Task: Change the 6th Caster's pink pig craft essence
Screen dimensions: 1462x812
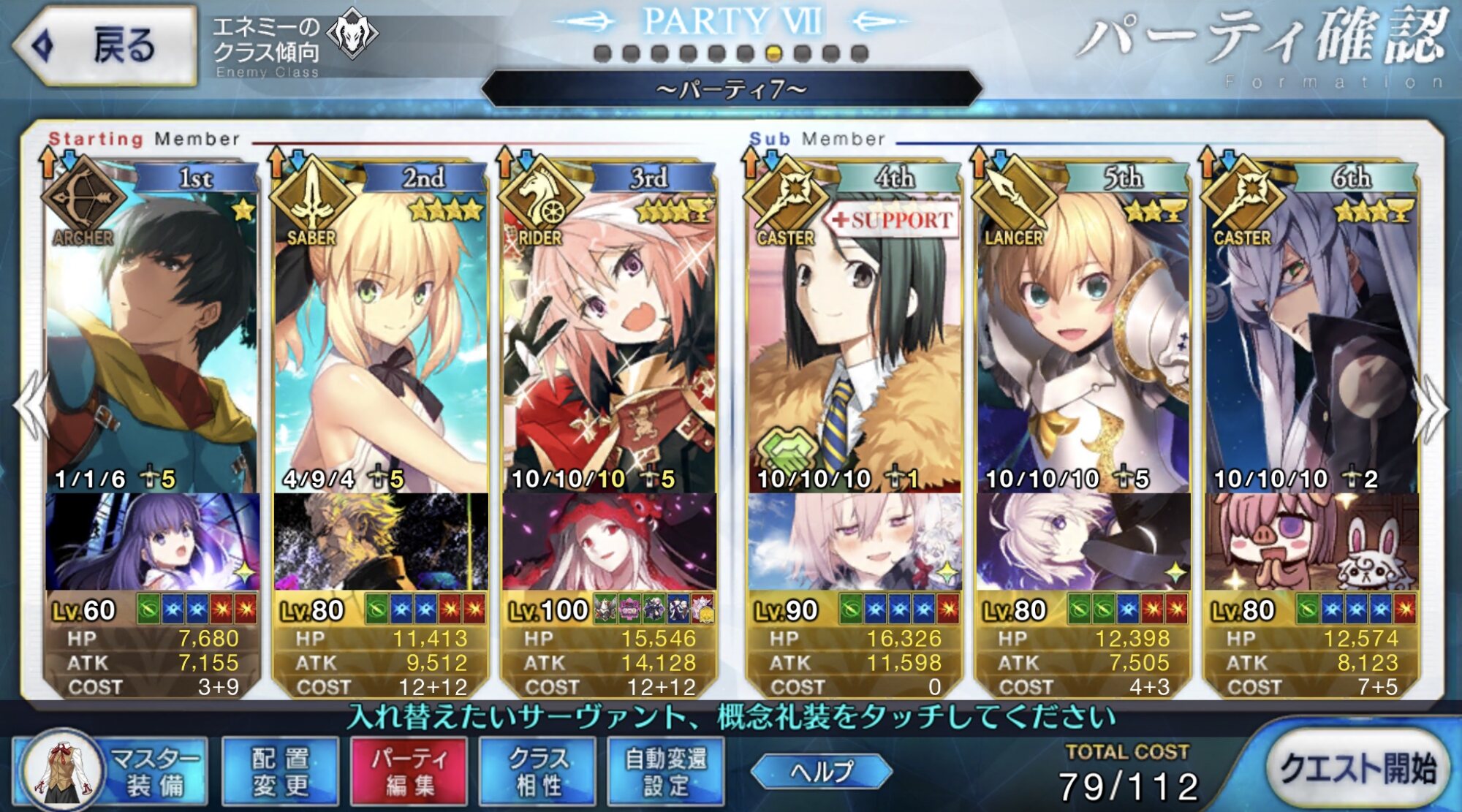Action: point(1312,542)
